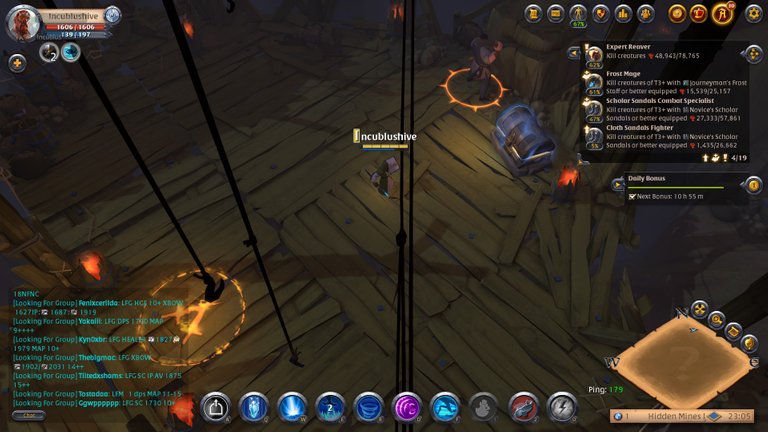Expand the Daily Bonus panel arrow
The width and height of the screenshot is (768, 432).
(618, 183)
